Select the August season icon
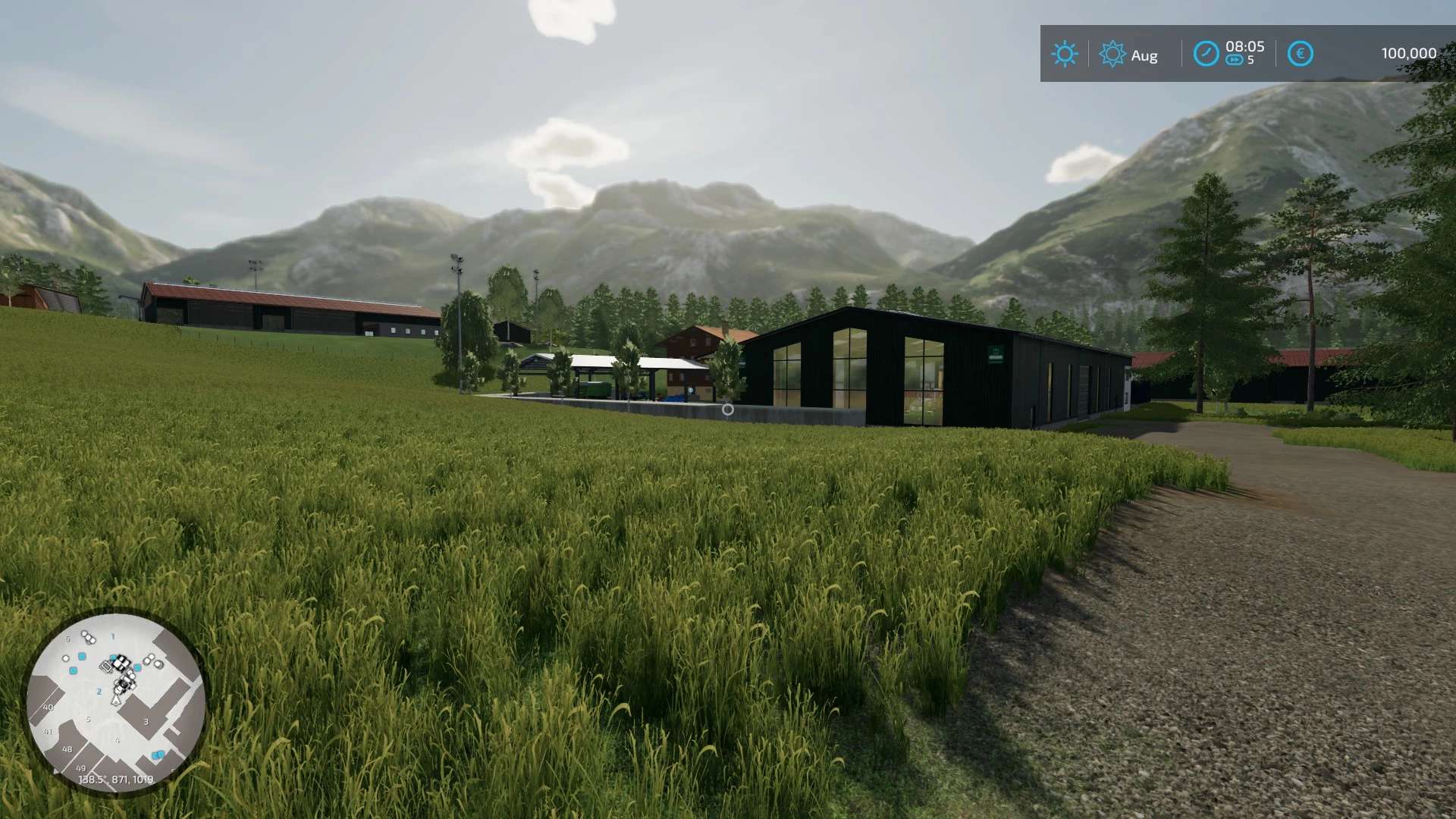Viewport: 1456px width, 819px height. coord(1112,54)
